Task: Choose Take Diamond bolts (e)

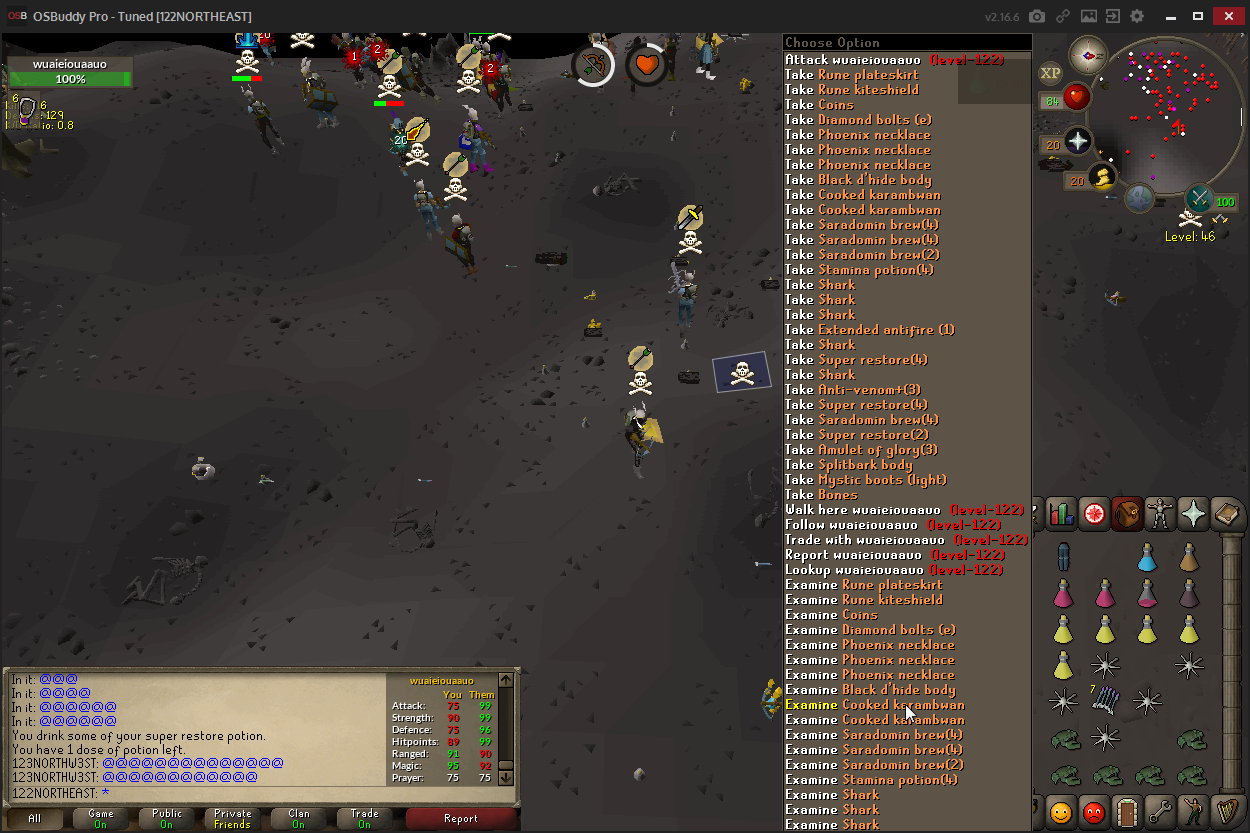Action: point(874,120)
